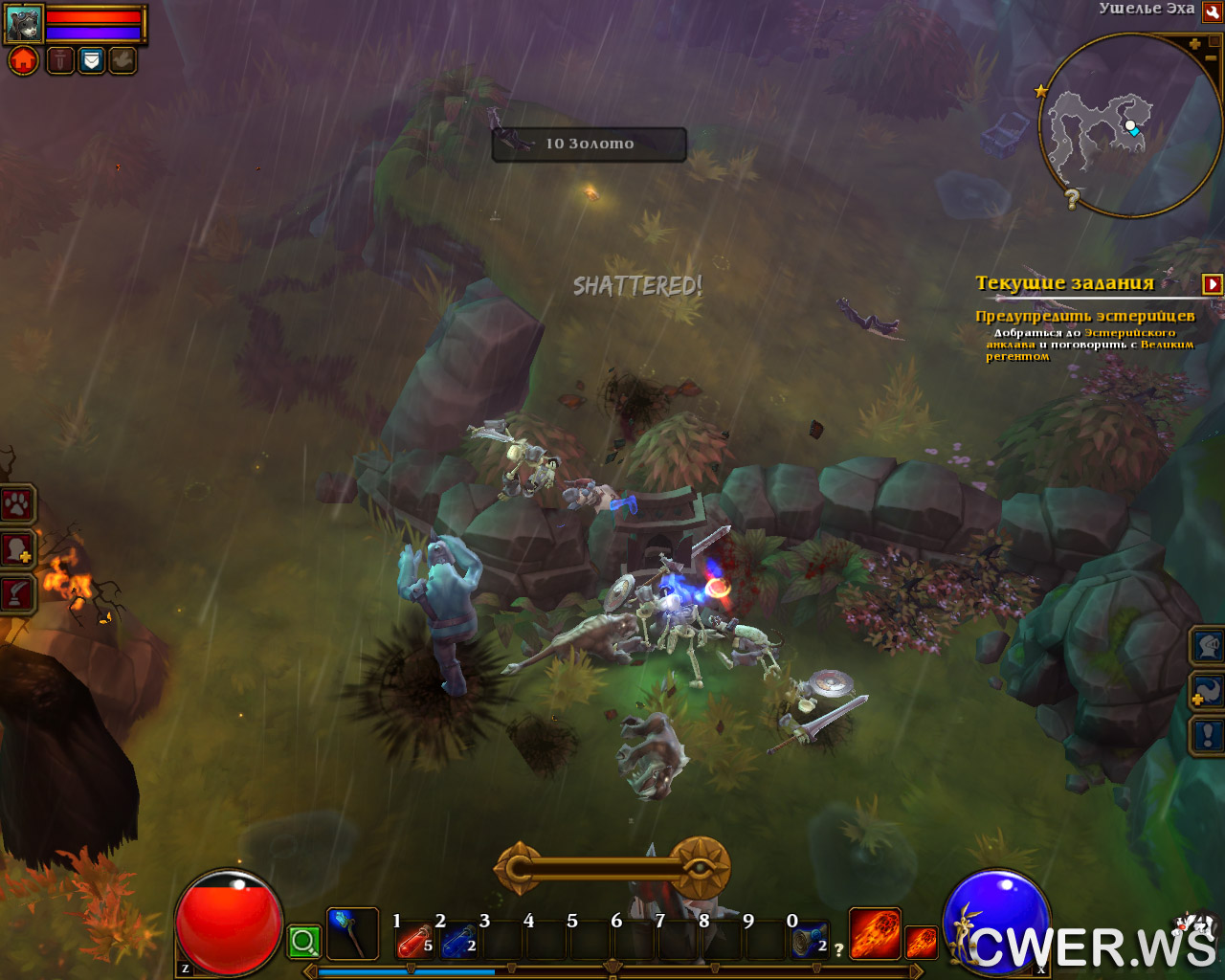Toggle the blue shield pet stance icon
The image size is (1225, 980).
coord(91,61)
